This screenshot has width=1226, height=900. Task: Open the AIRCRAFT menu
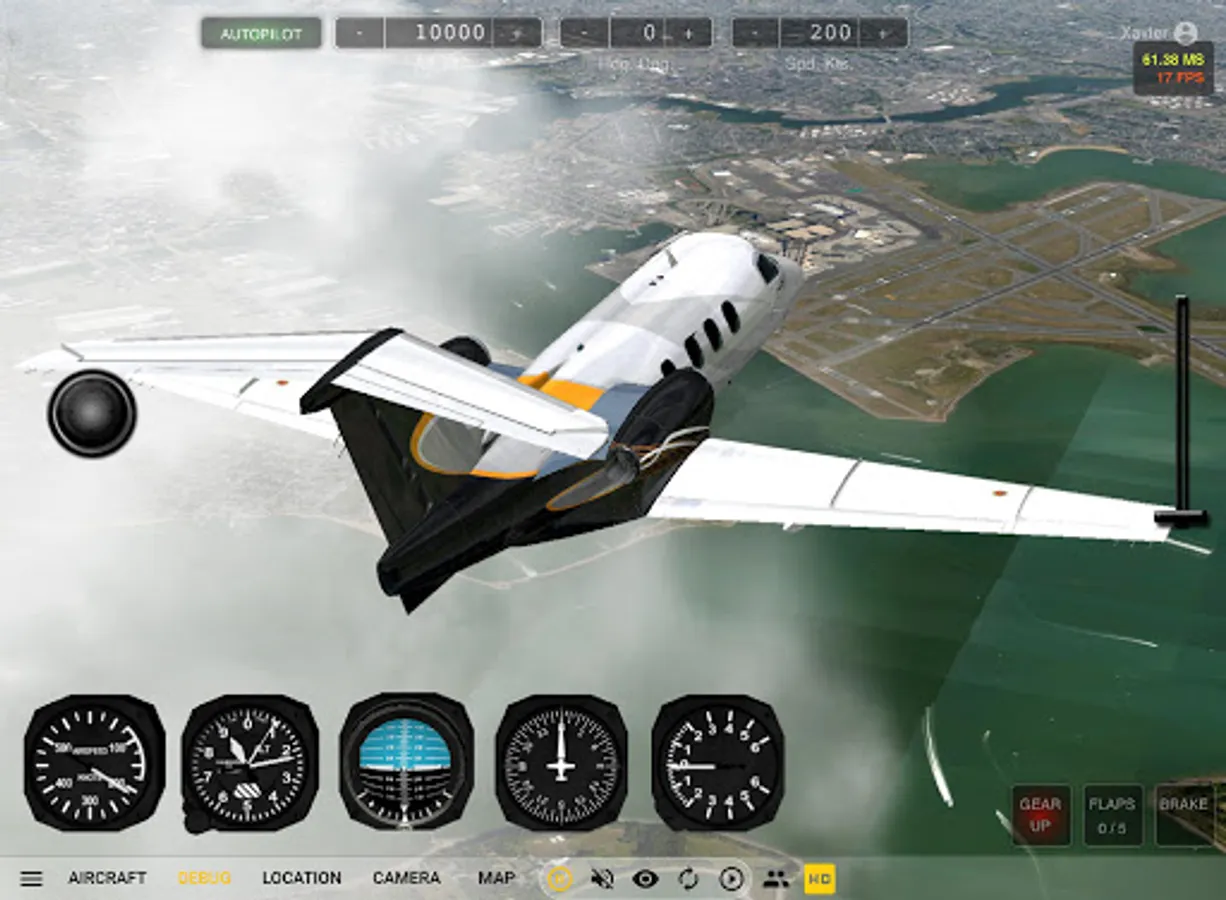(x=107, y=878)
